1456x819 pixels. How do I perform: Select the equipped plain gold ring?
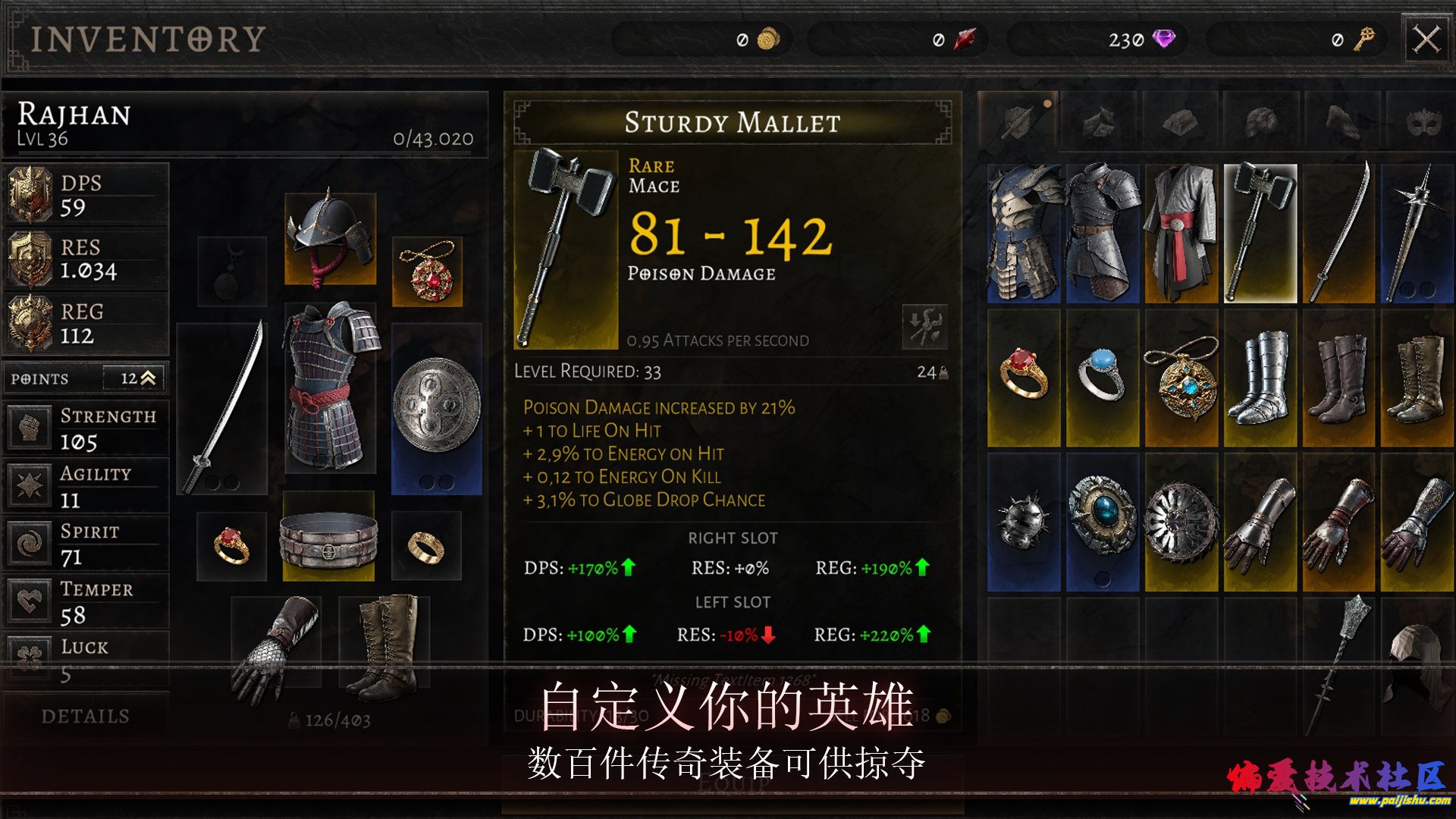point(426,546)
